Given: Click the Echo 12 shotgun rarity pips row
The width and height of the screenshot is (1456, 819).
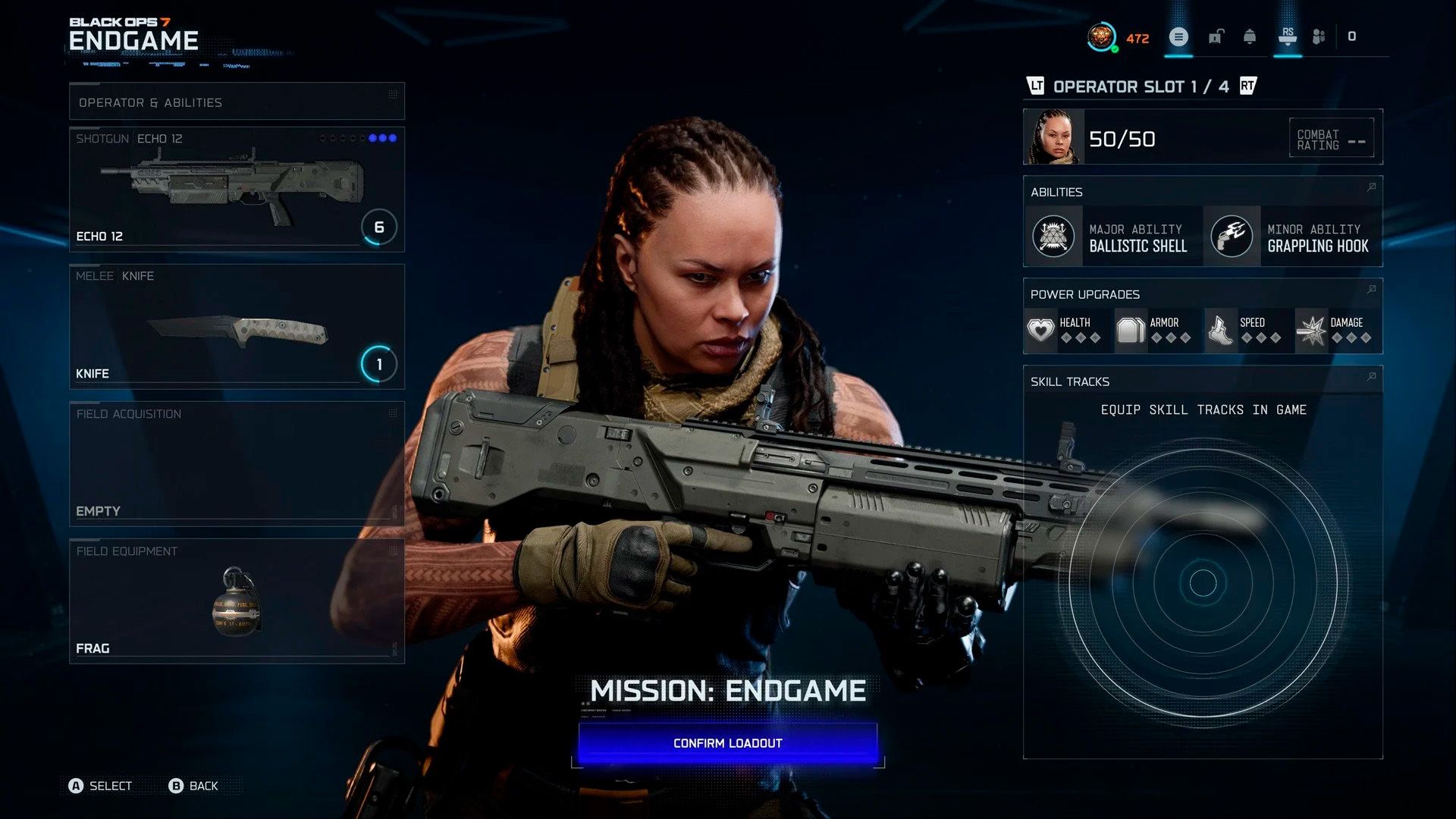Looking at the screenshot, I should 359,138.
